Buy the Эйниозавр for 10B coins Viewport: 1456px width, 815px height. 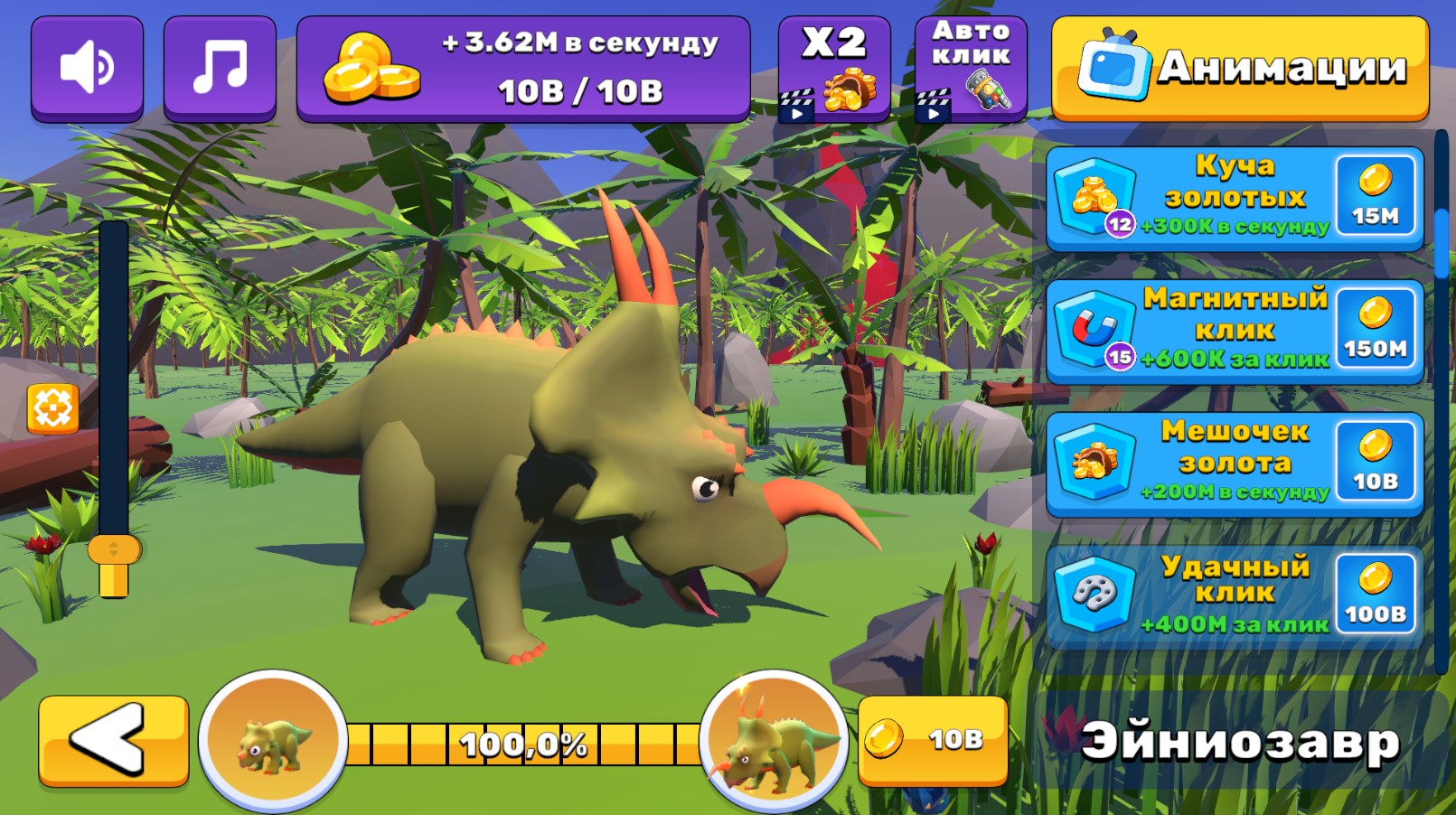coord(935,742)
